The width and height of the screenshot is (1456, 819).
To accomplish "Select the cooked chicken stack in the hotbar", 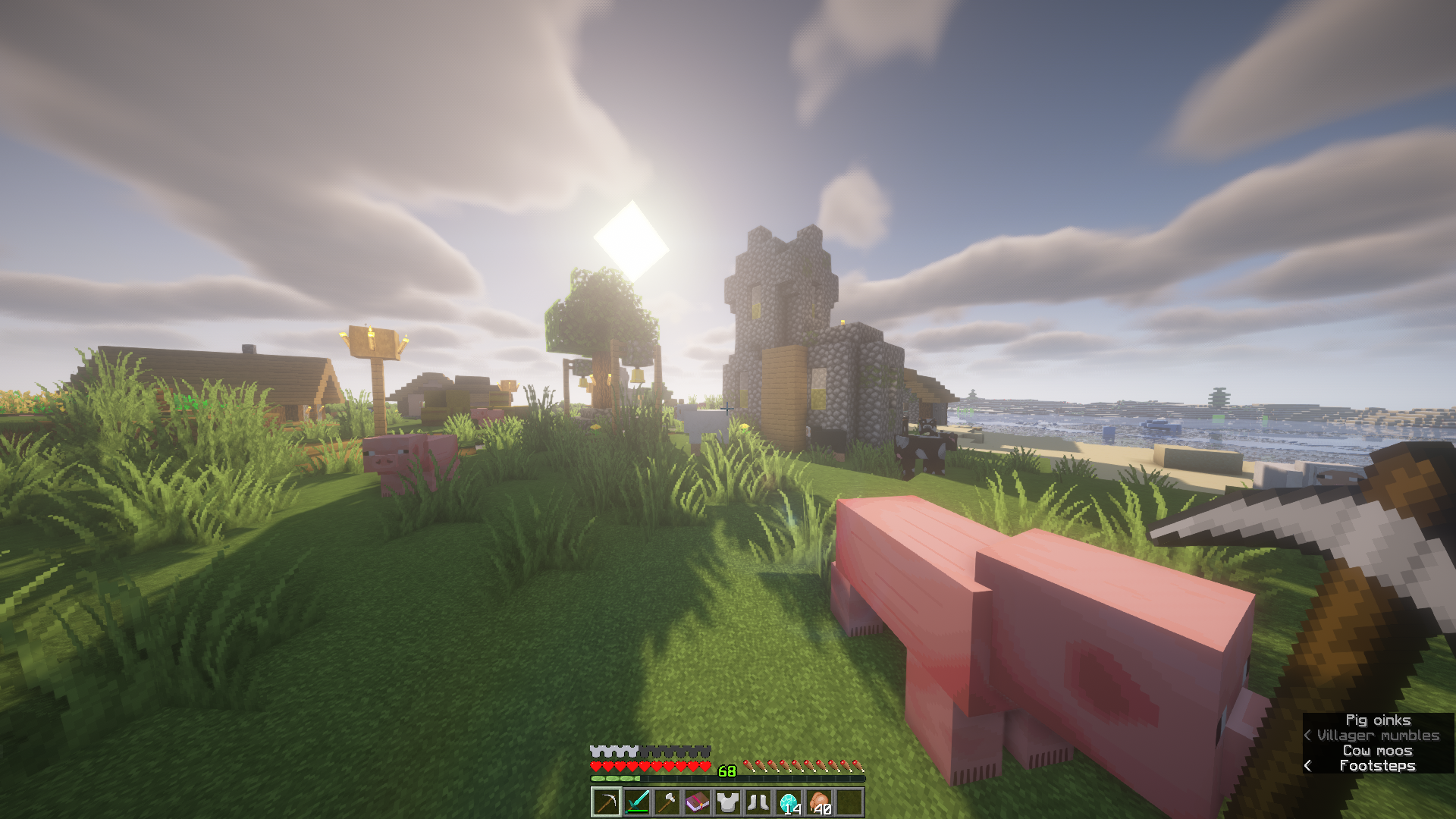I will click(818, 802).
